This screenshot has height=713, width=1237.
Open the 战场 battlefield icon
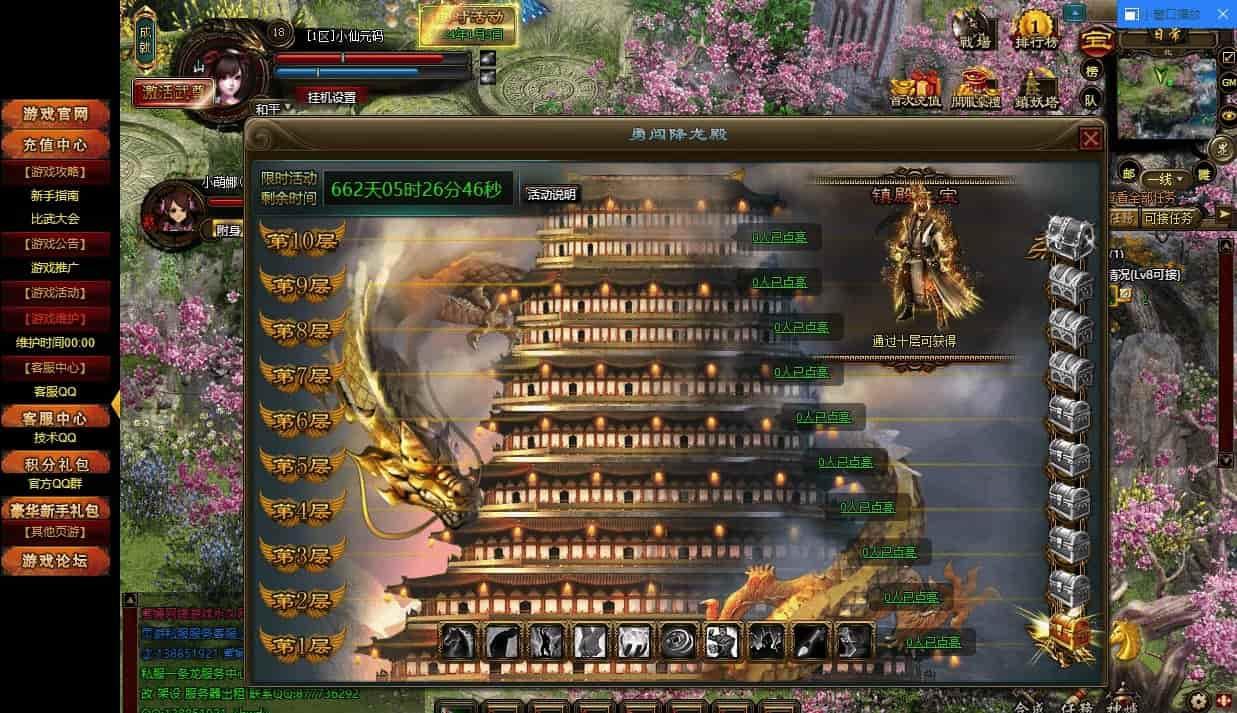975,30
